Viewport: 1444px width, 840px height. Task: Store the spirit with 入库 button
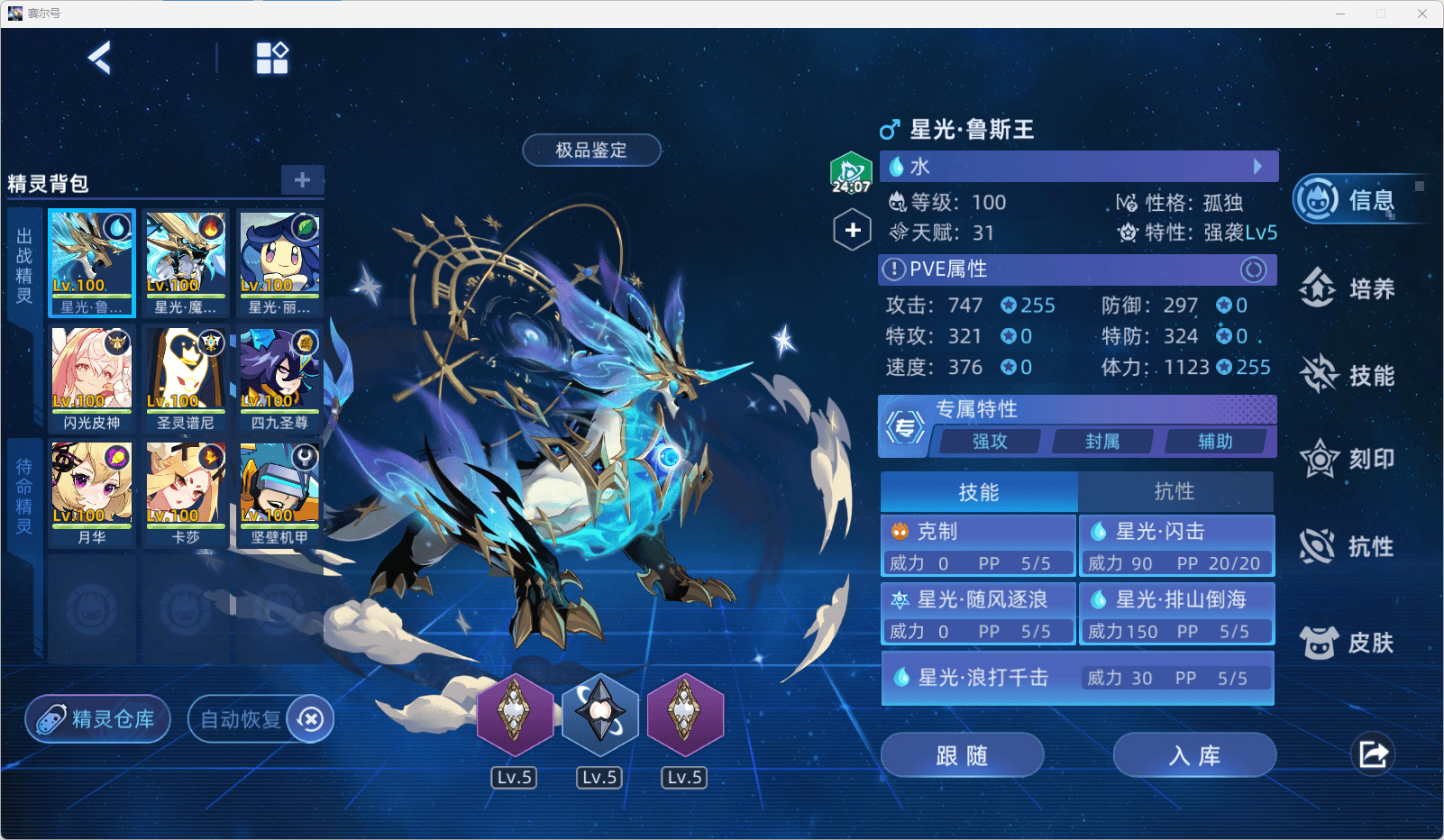1194,755
